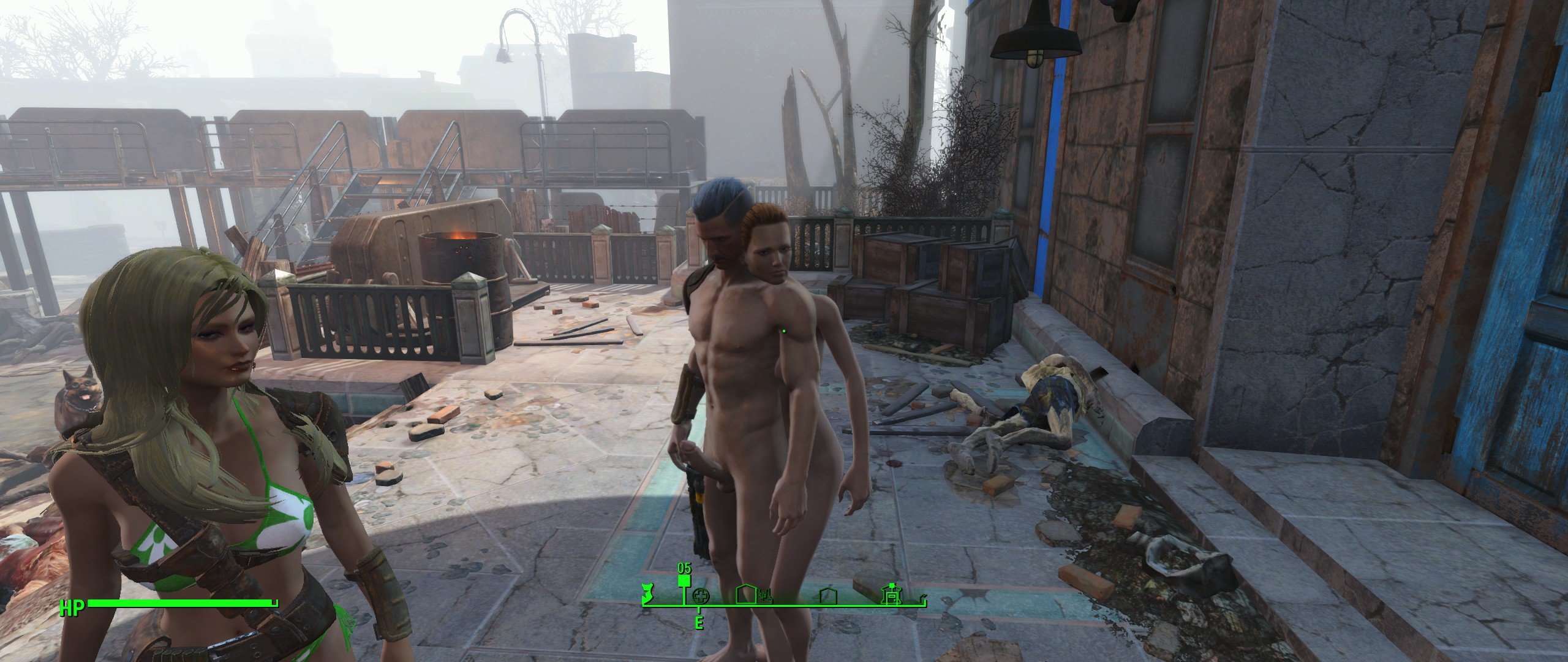Select the quest marker labeled 05
The image size is (1568, 662).
tap(684, 580)
